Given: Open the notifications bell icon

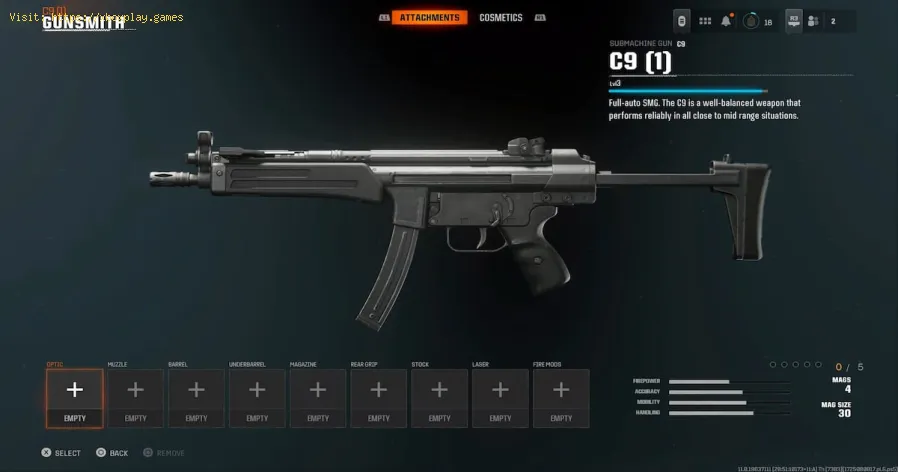Looking at the screenshot, I should 727,21.
